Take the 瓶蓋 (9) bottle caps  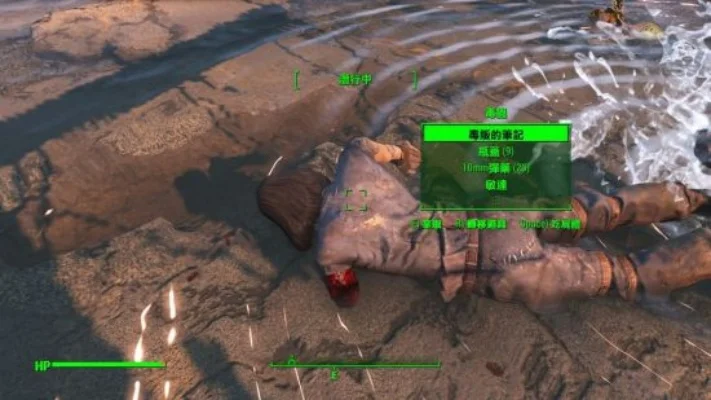(x=495, y=151)
